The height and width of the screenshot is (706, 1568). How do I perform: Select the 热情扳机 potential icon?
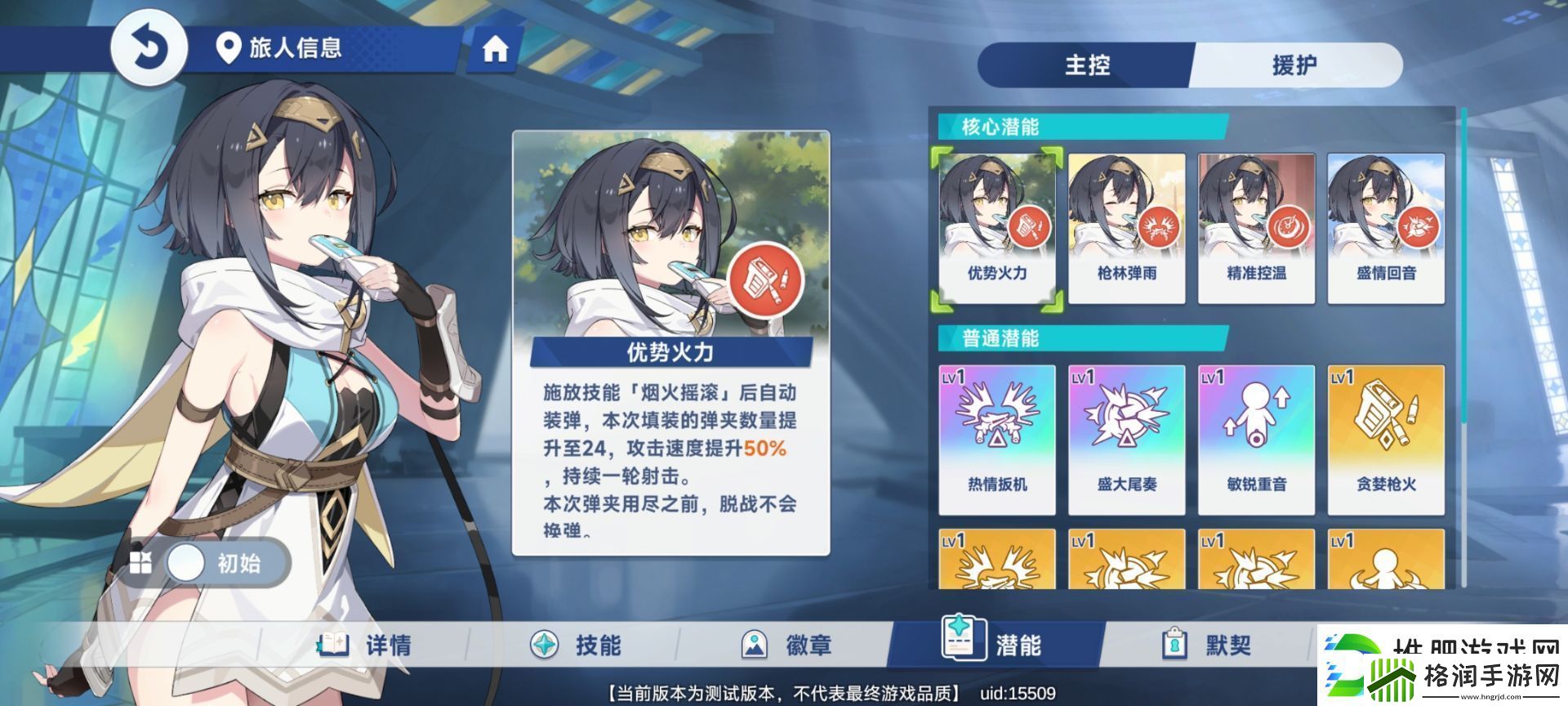(x=996, y=436)
